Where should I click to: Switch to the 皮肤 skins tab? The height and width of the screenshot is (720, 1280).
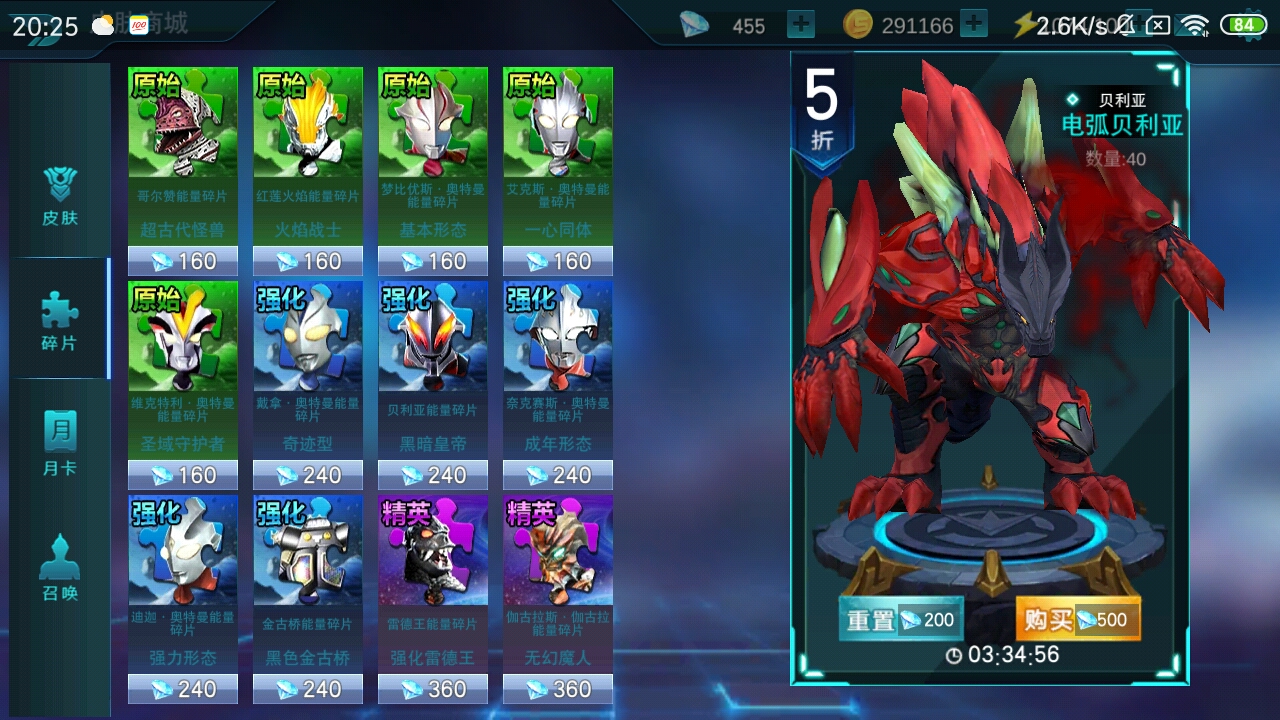(x=60, y=195)
